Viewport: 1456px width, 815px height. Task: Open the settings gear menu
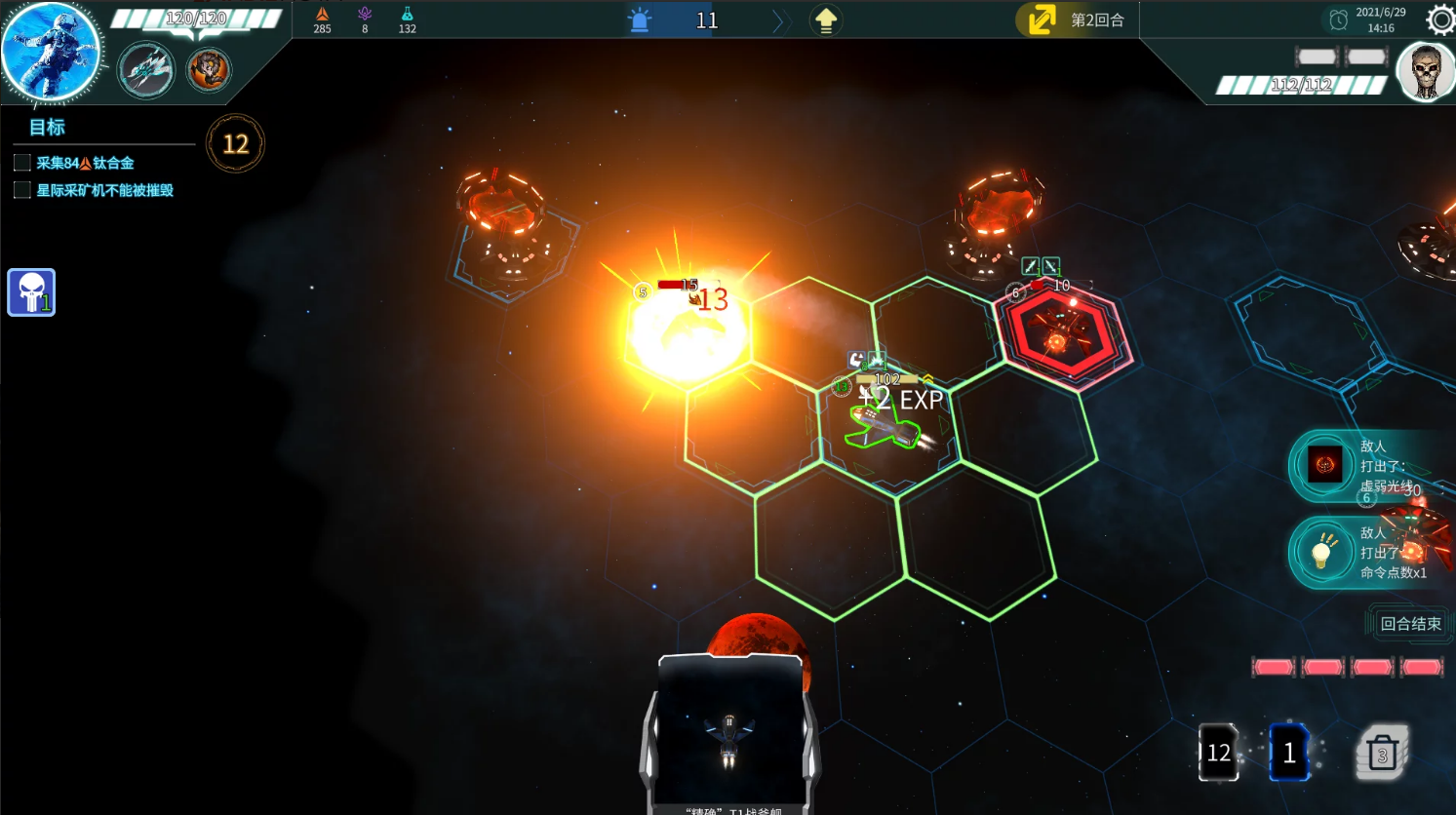1440,19
